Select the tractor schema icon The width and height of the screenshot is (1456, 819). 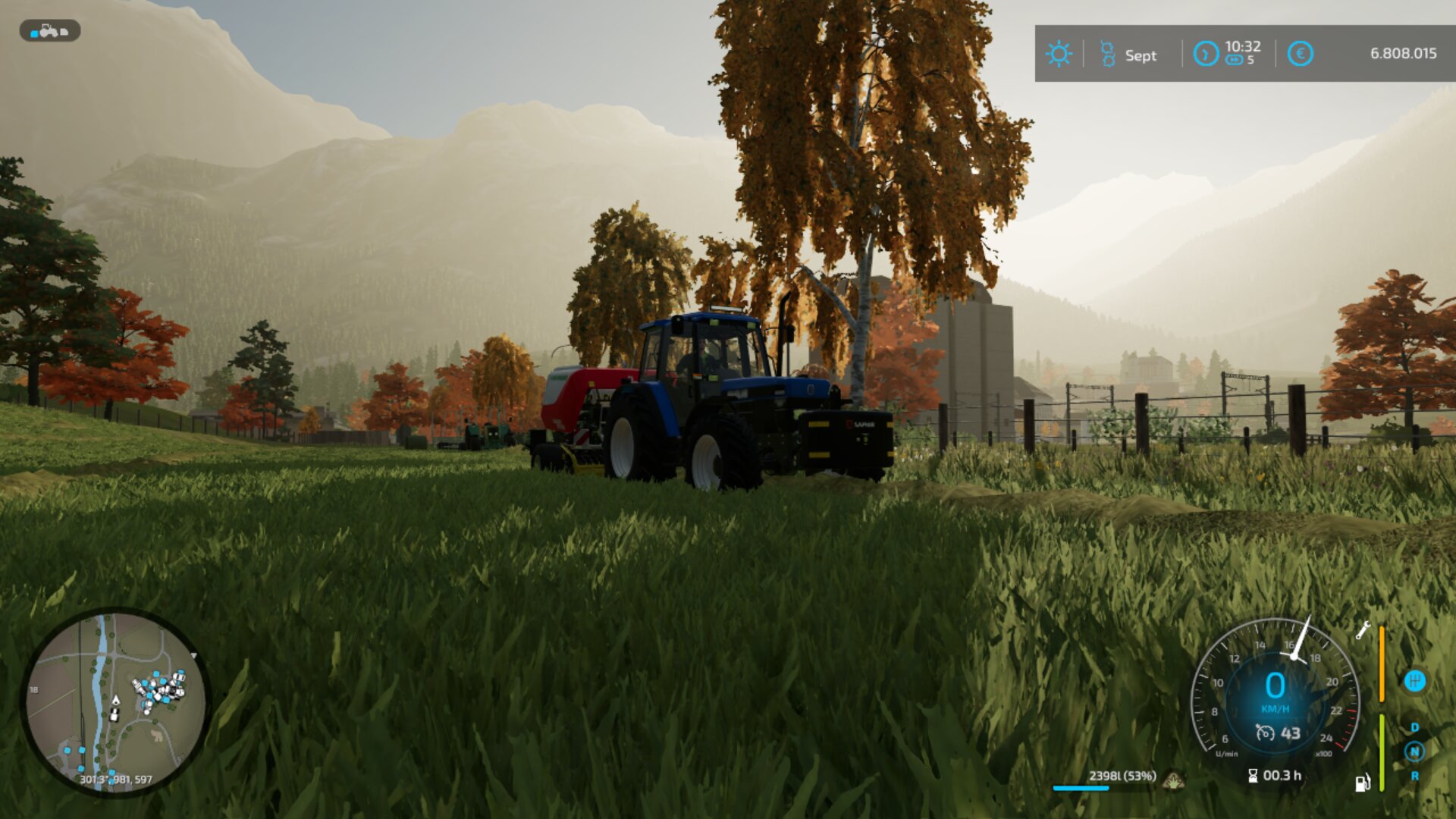point(49,31)
